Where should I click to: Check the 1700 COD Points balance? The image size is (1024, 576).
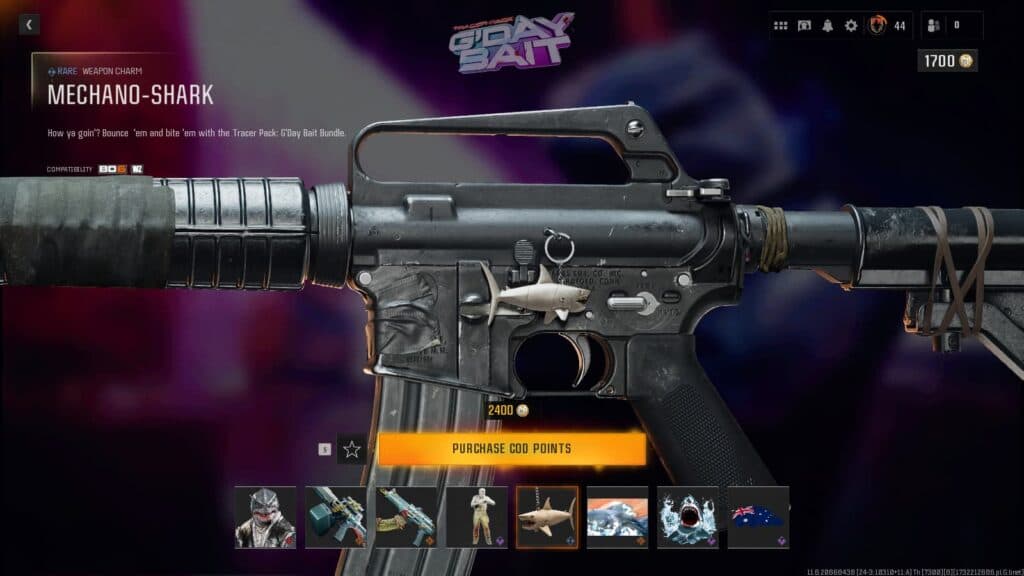[x=947, y=61]
